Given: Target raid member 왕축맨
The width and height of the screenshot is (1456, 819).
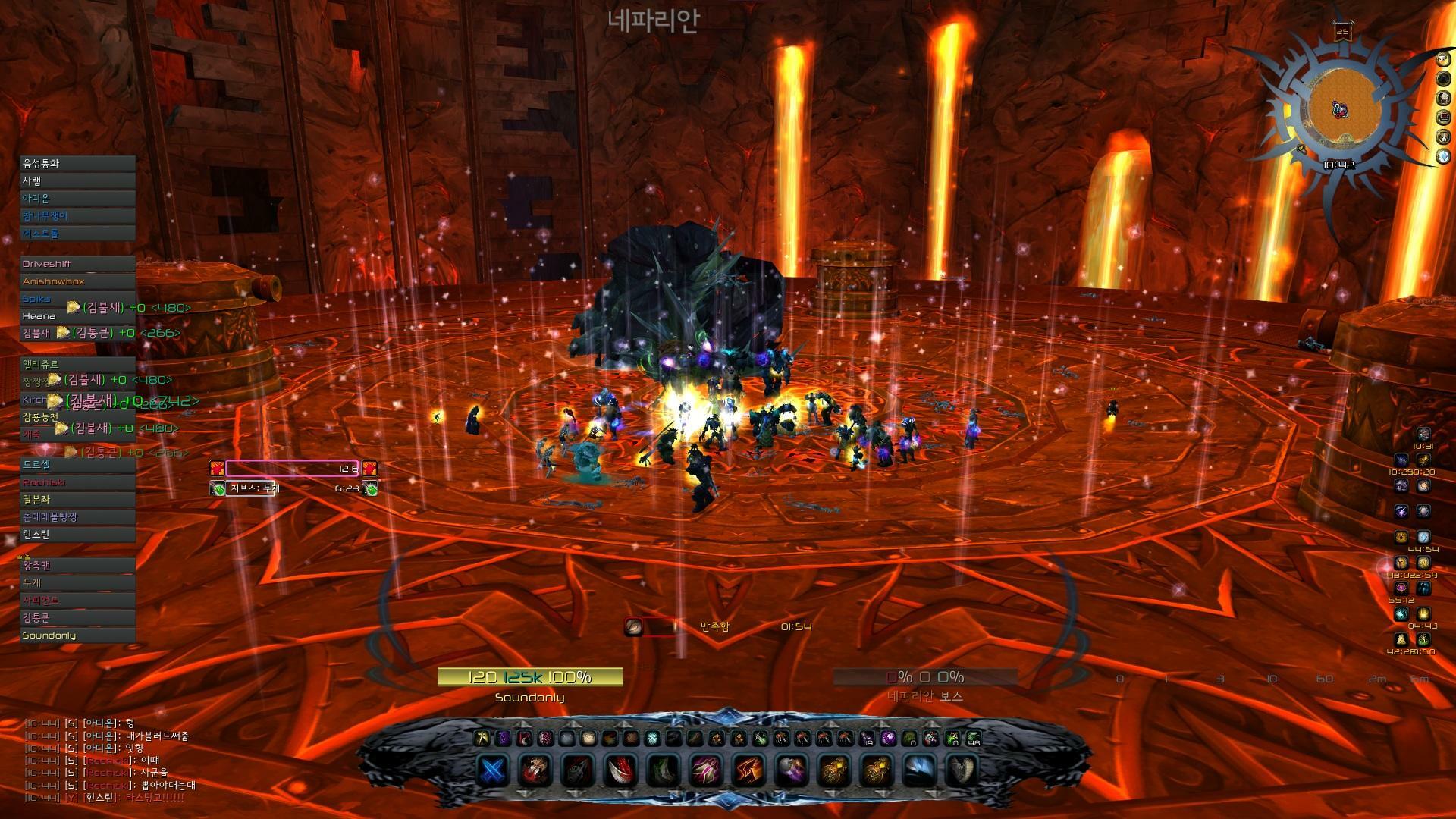Looking at the screenshot, I should coord(77,565).
